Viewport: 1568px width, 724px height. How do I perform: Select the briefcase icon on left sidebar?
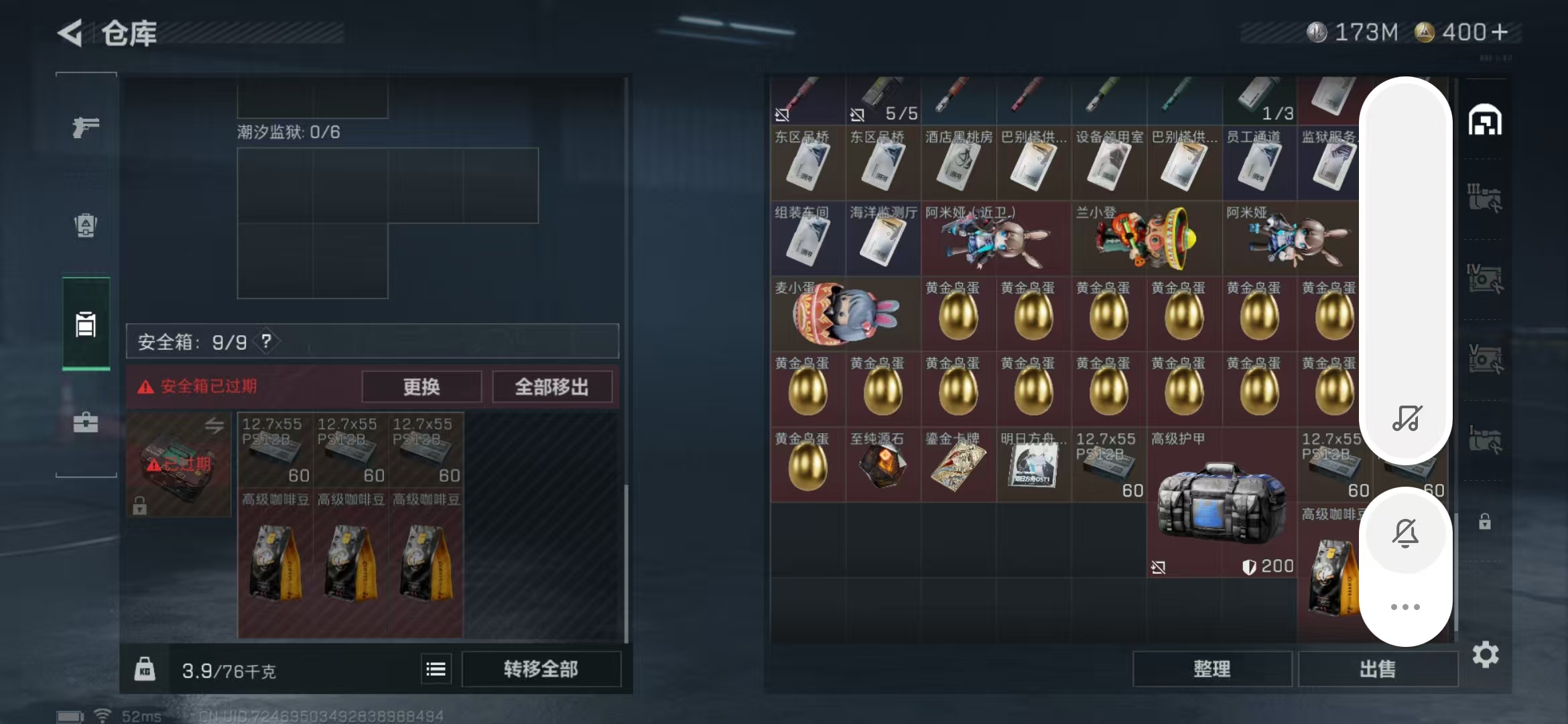(85, 424)
